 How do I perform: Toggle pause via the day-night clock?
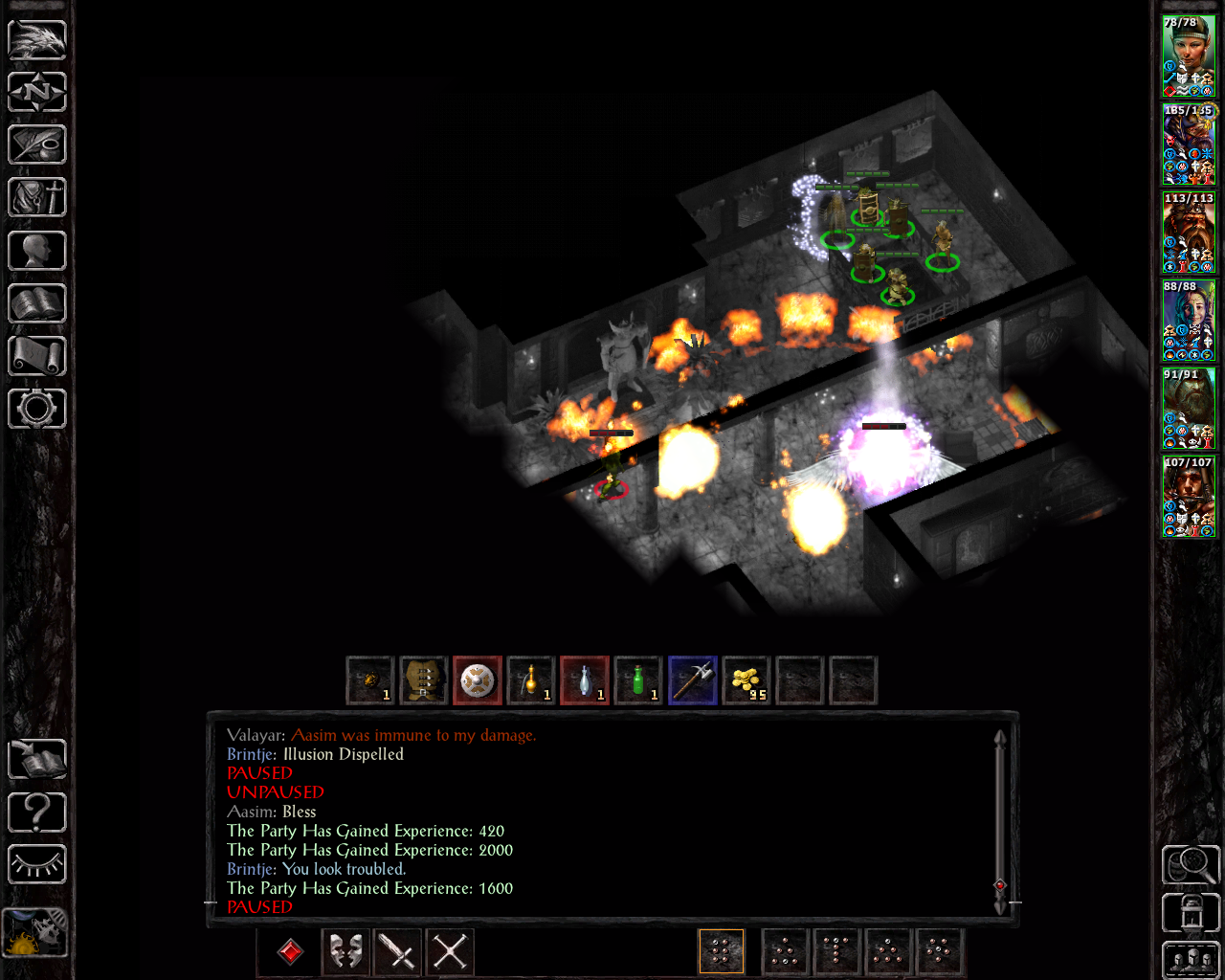35,933
